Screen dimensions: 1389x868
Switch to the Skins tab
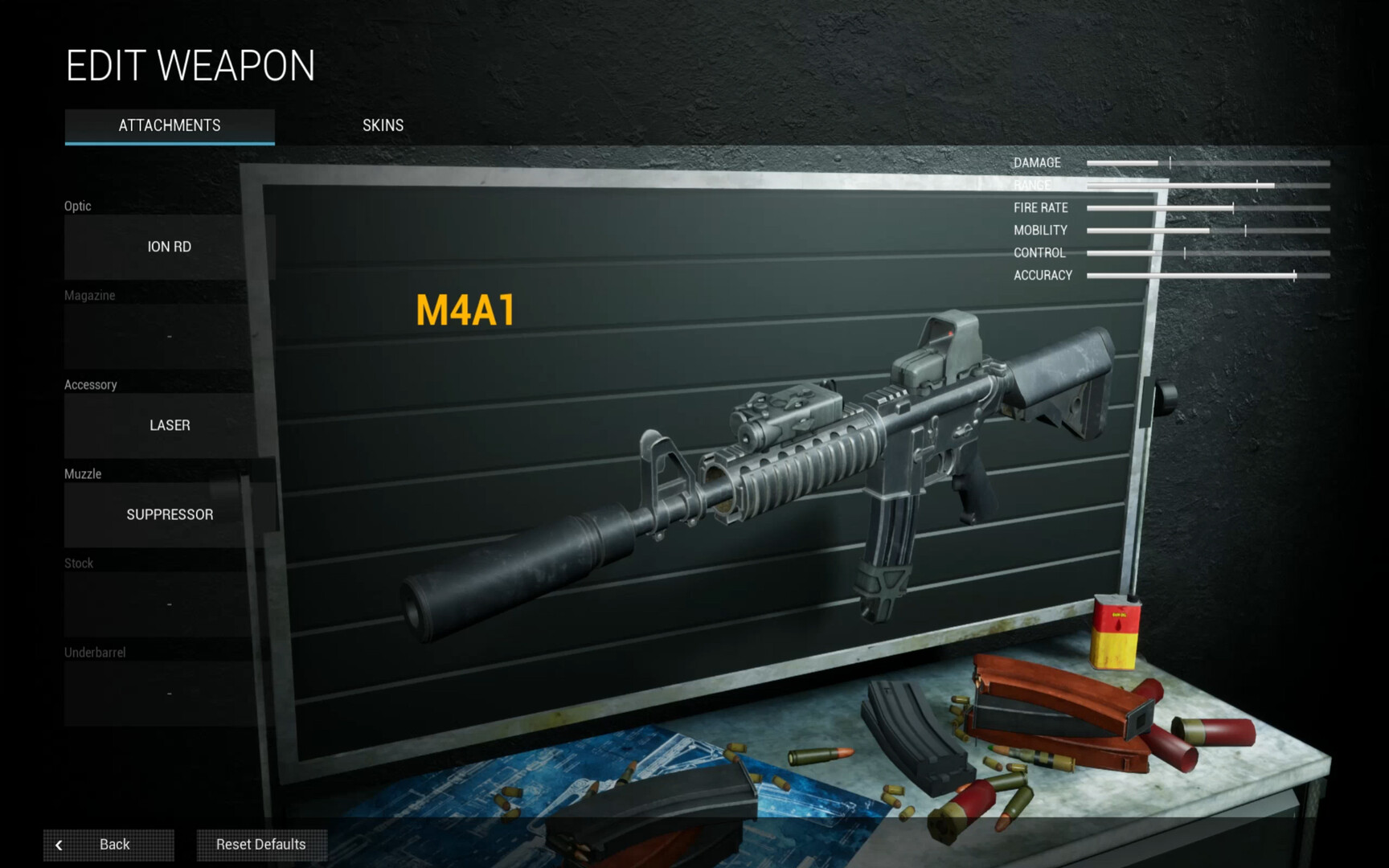coord(383,125)
